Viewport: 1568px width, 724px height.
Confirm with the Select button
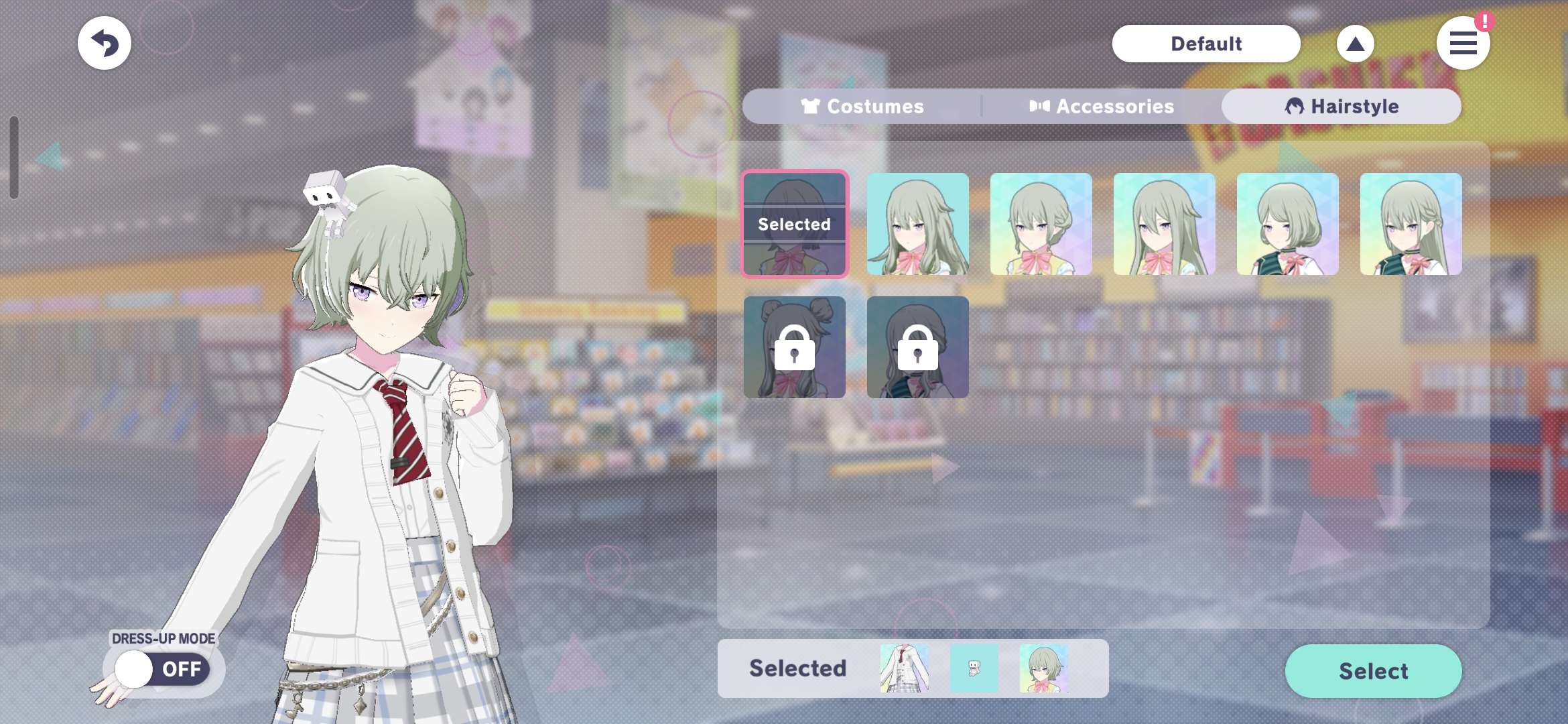tap(1373, 671)
